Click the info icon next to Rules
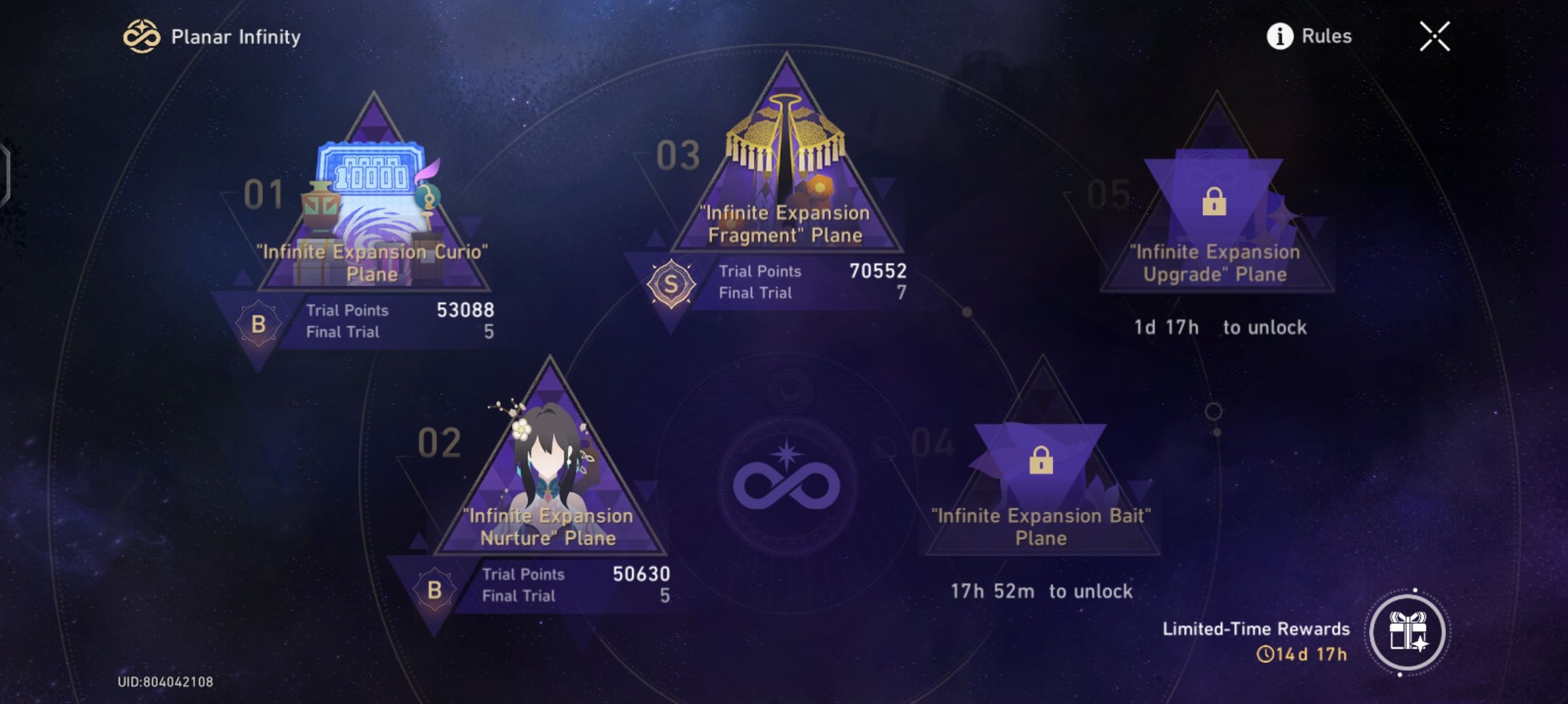The image size is (1568, 704). 1280,37
